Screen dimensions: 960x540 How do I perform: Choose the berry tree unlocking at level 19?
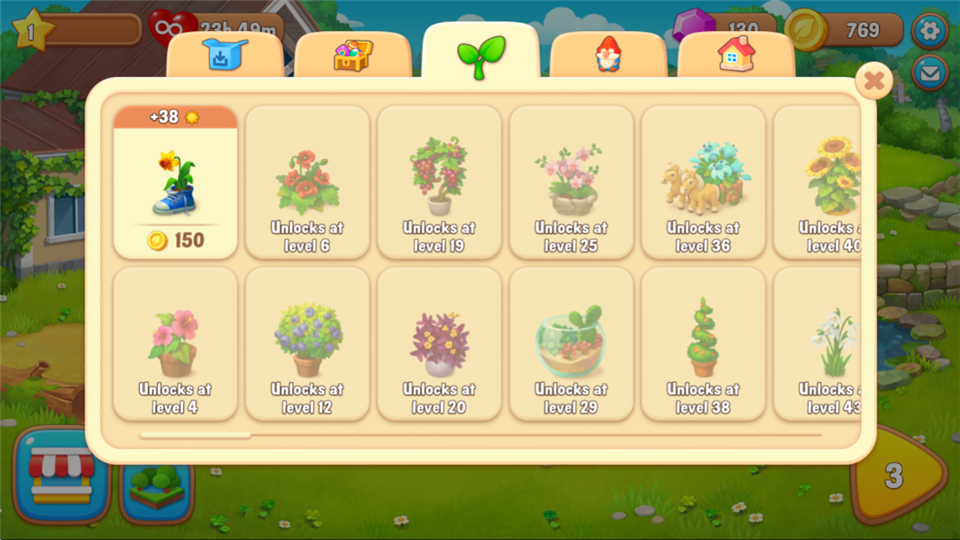point(439,183)
